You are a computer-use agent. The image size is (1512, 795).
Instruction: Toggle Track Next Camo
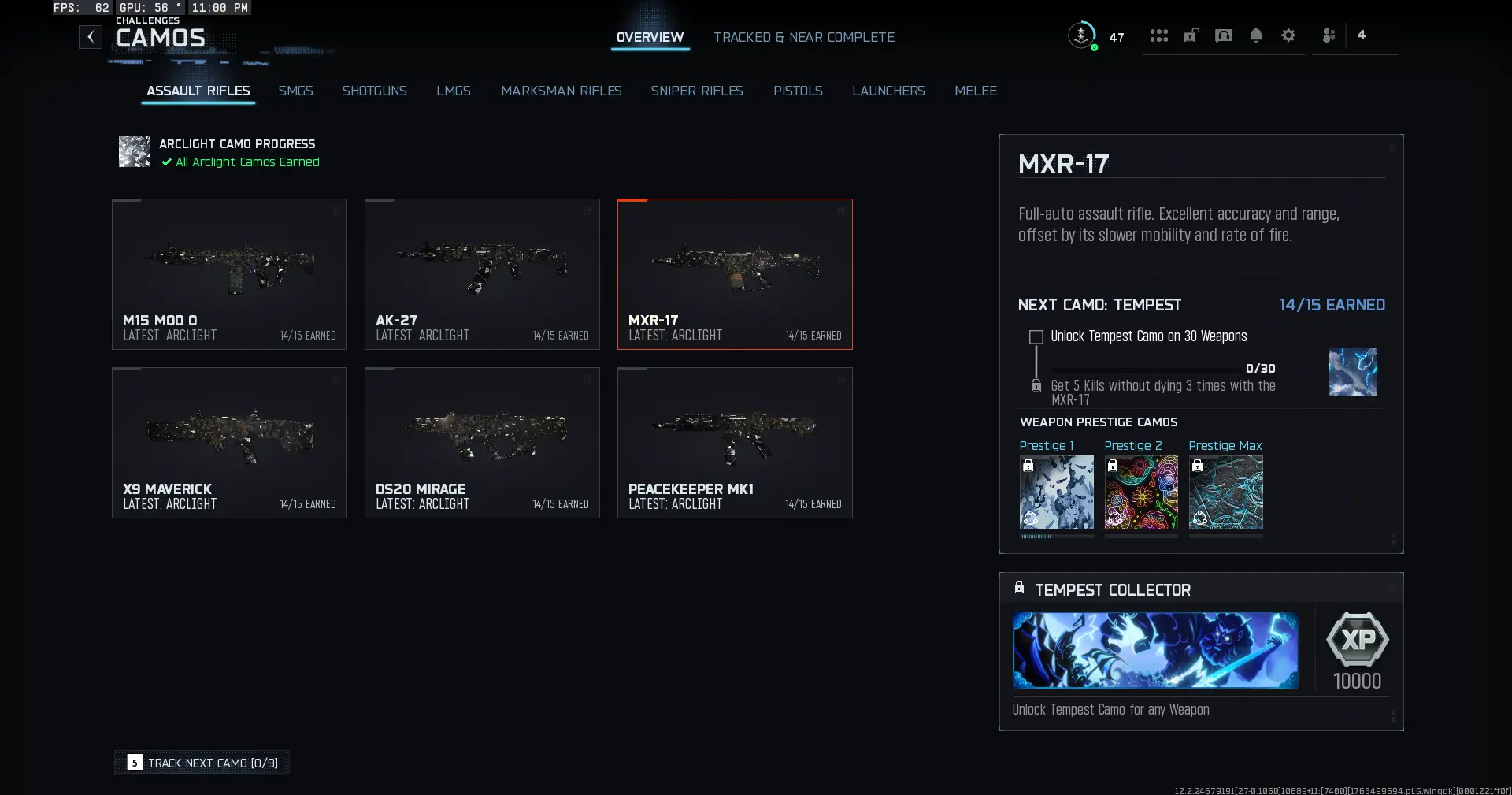[x=201, y=762]
